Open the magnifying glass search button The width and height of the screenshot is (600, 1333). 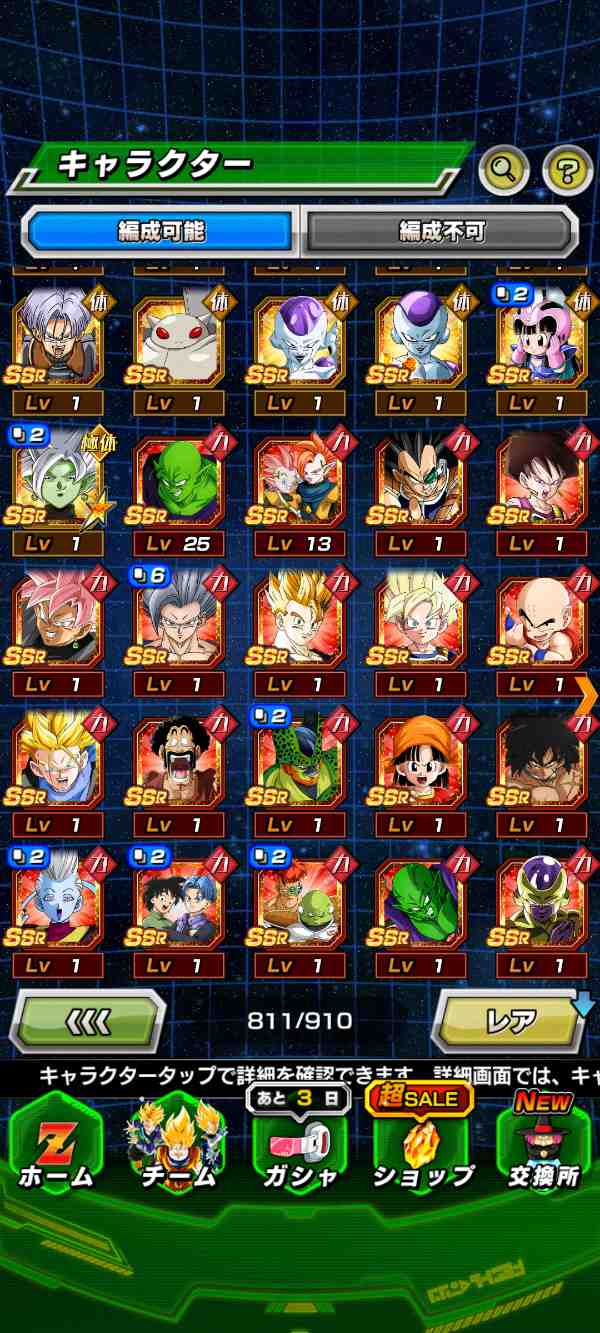tap(503, 172)
